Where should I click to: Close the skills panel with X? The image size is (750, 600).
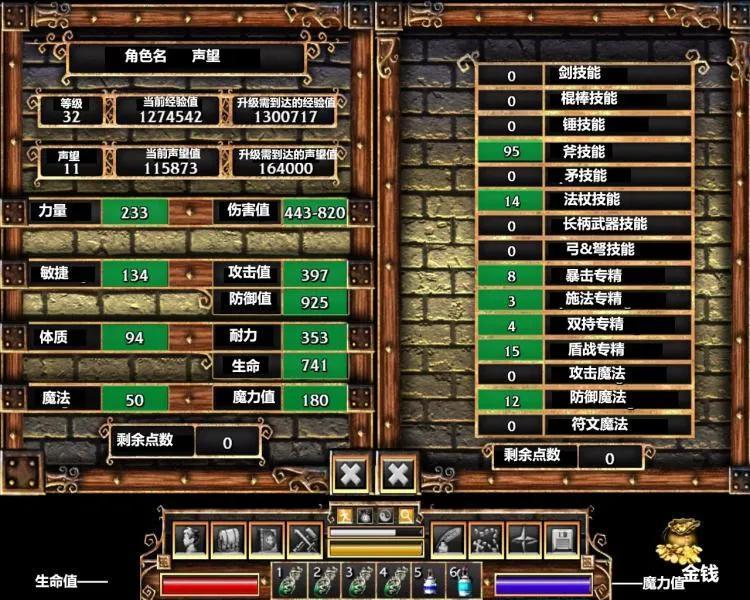click(x=397, y=474)
